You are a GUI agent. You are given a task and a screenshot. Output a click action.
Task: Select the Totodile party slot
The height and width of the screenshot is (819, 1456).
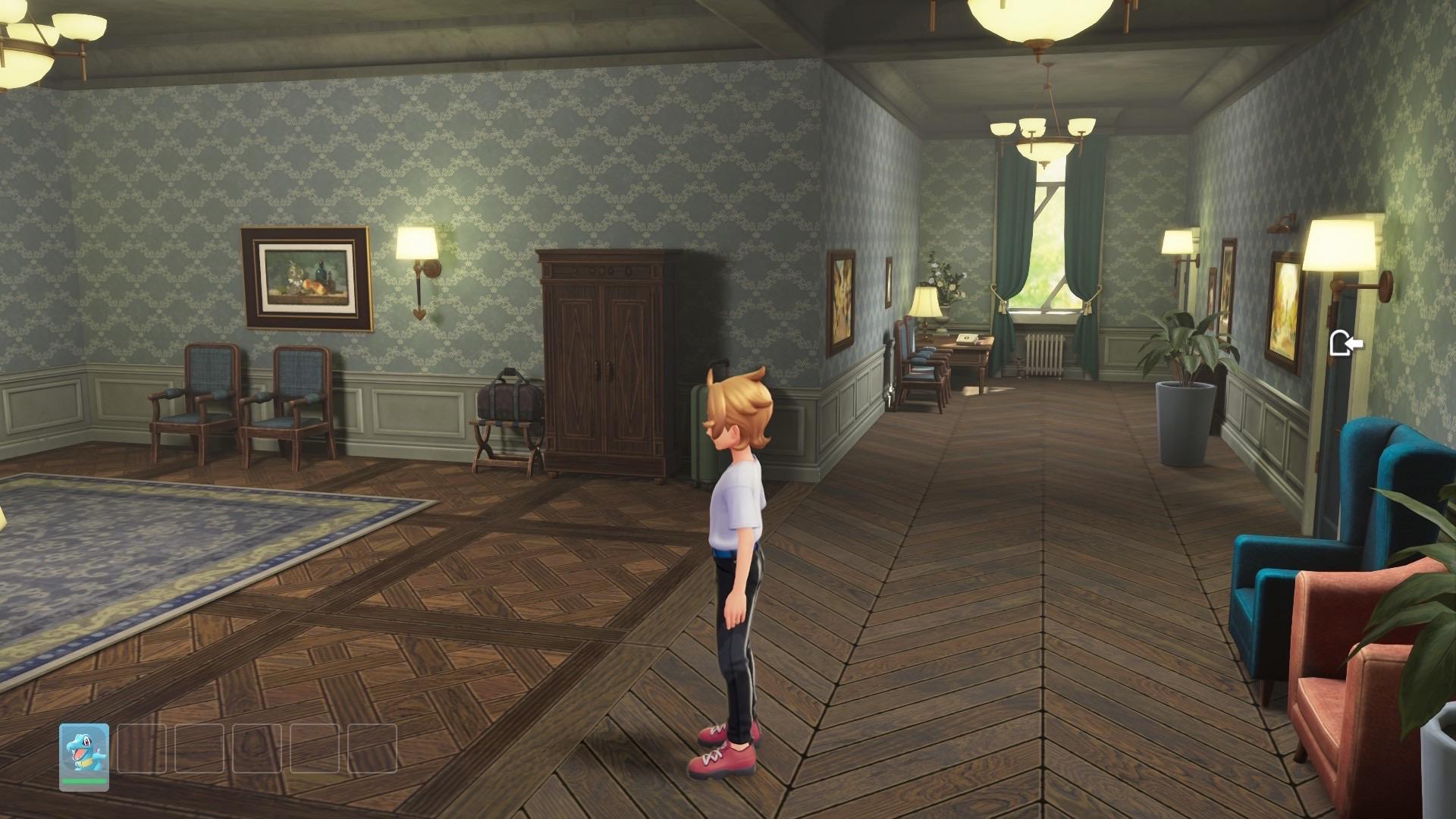(x=84, y=756)
